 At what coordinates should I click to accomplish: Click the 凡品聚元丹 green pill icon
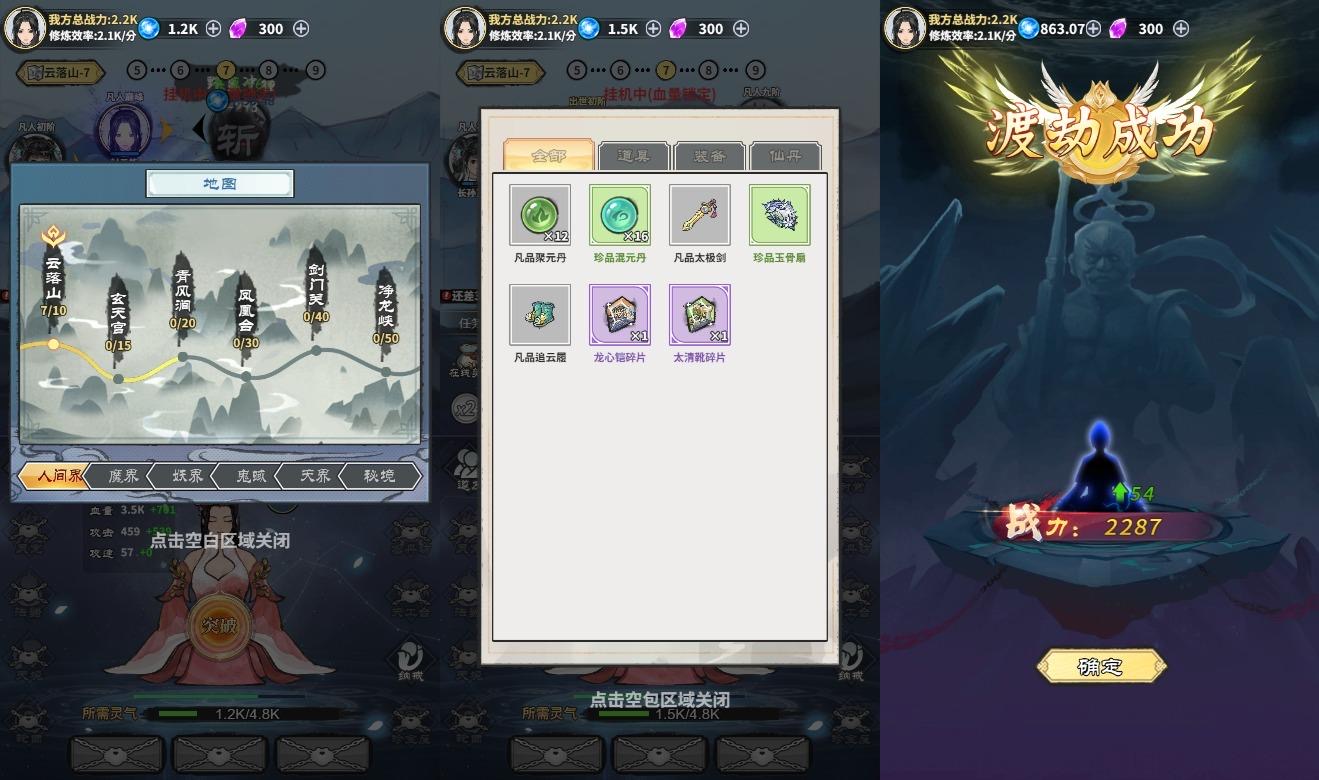pyautogui.click(x=539, y=213)
